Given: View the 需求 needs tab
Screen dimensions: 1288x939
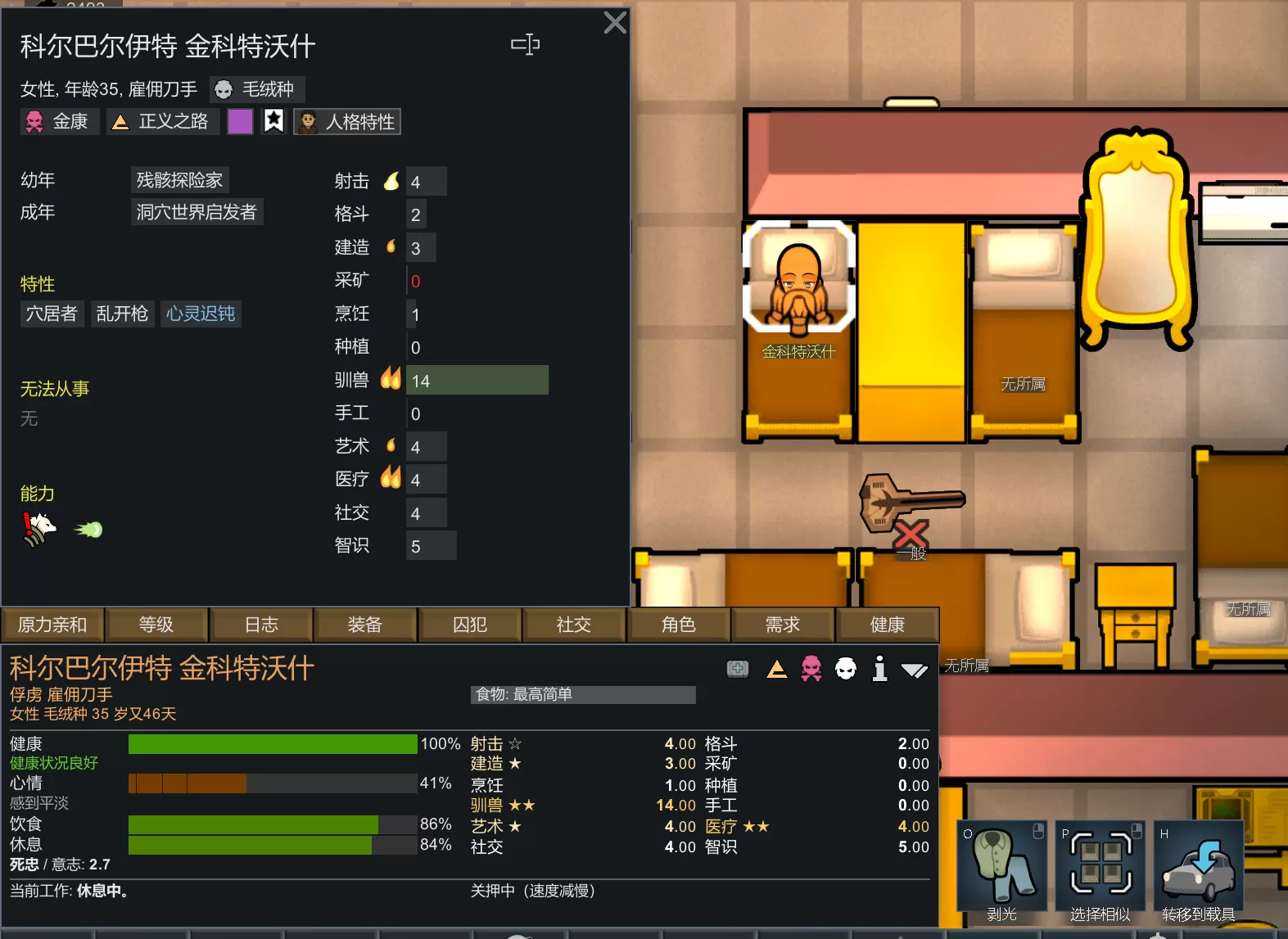Looking at the screenshot, I should click(782, 625).
